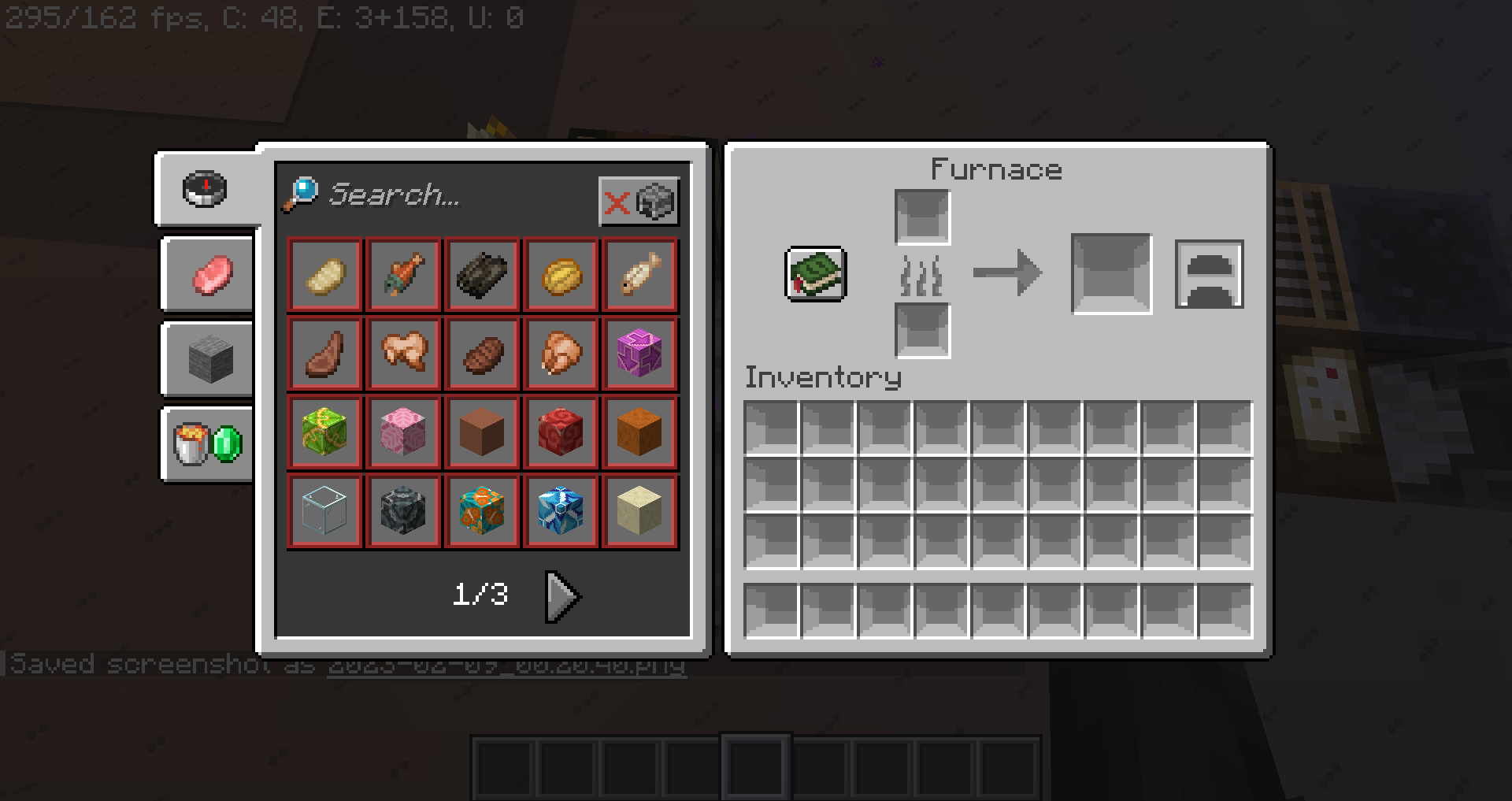Select the cooked salmon recipe
Viewport: 1512px width, 801px height.
(x=403, y=274)
